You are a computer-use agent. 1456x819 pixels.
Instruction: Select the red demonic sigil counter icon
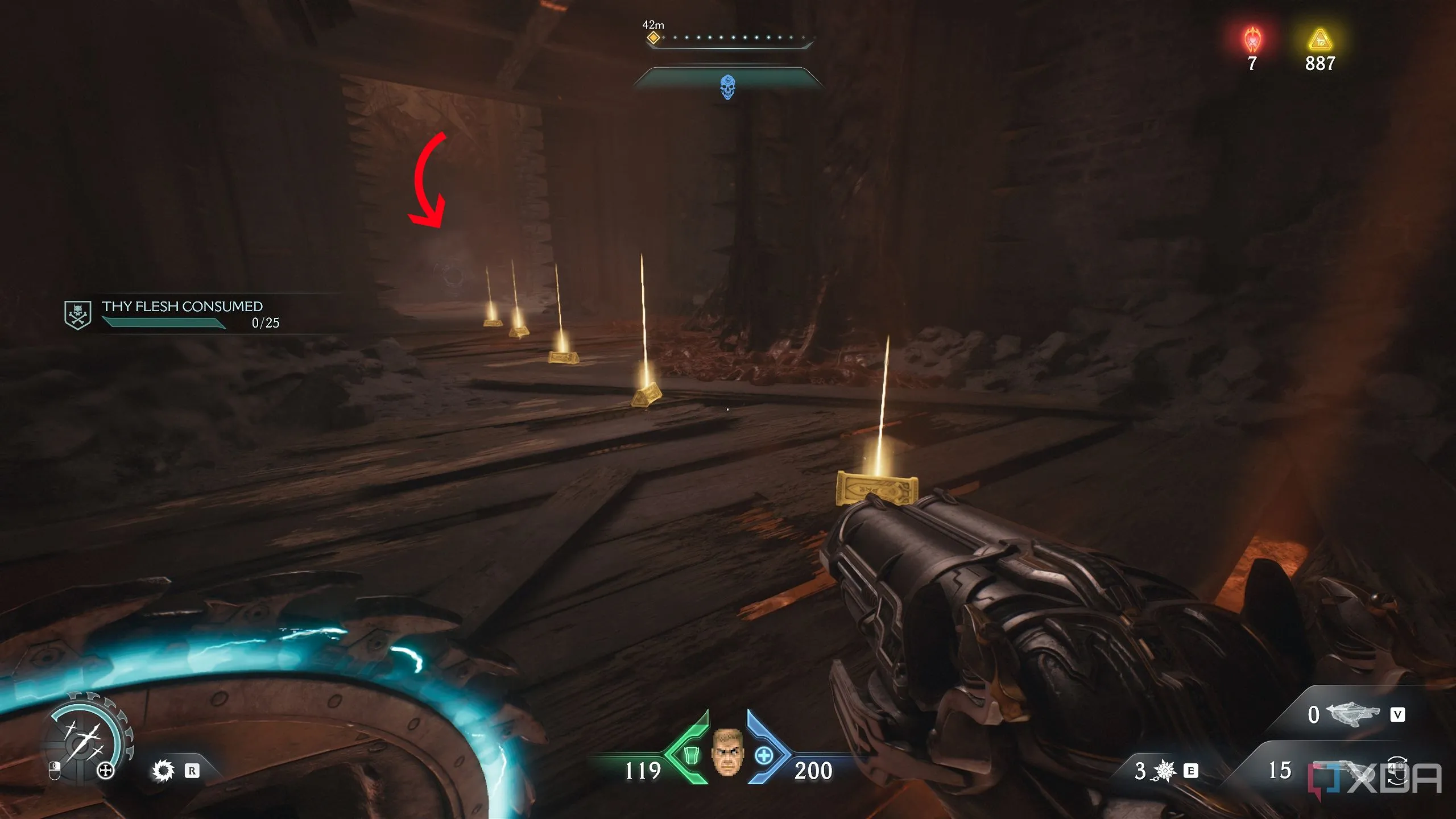pyautogui.click(x=1252, y=40)
